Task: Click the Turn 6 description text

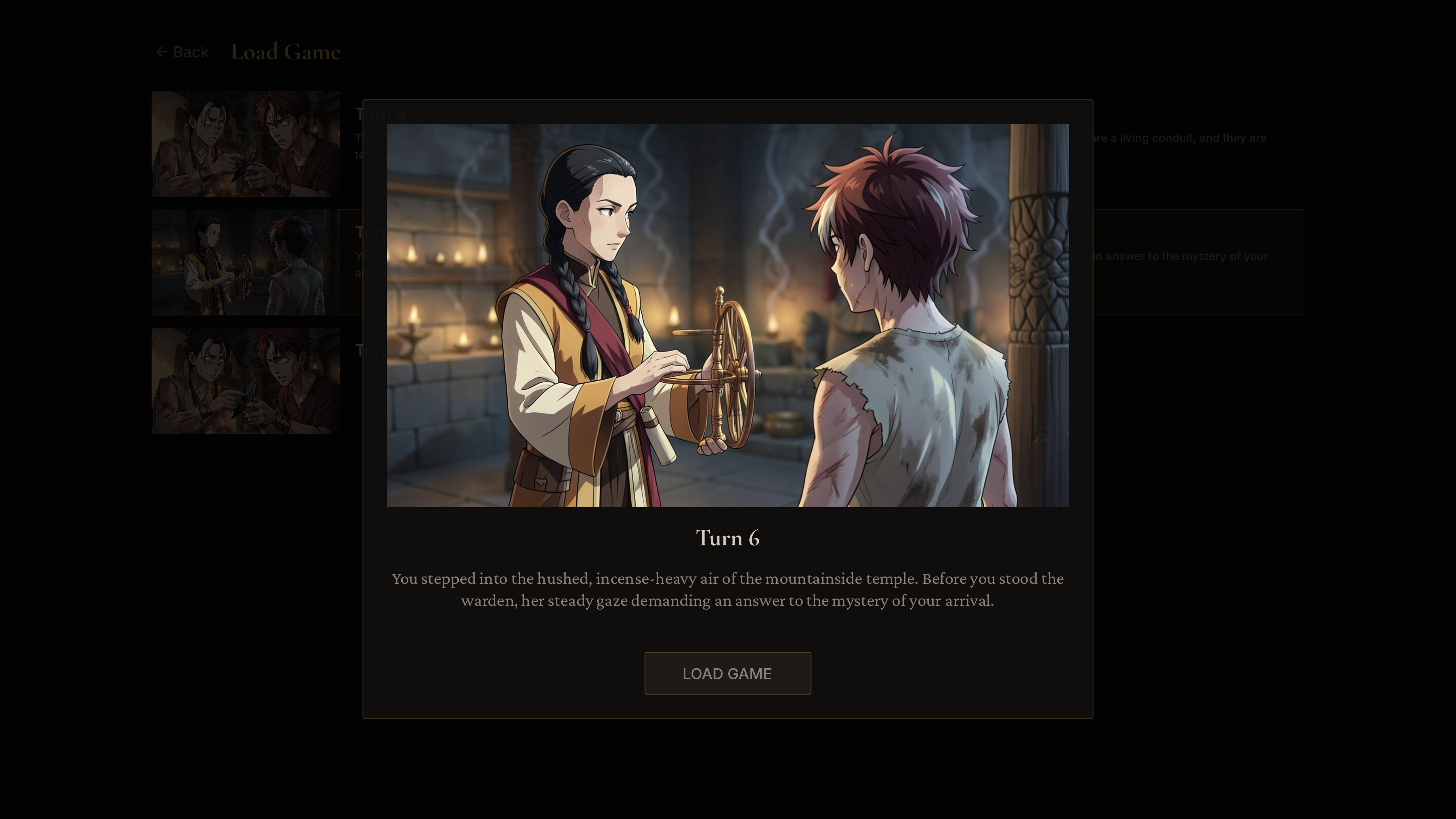Action: pos(727,590)
